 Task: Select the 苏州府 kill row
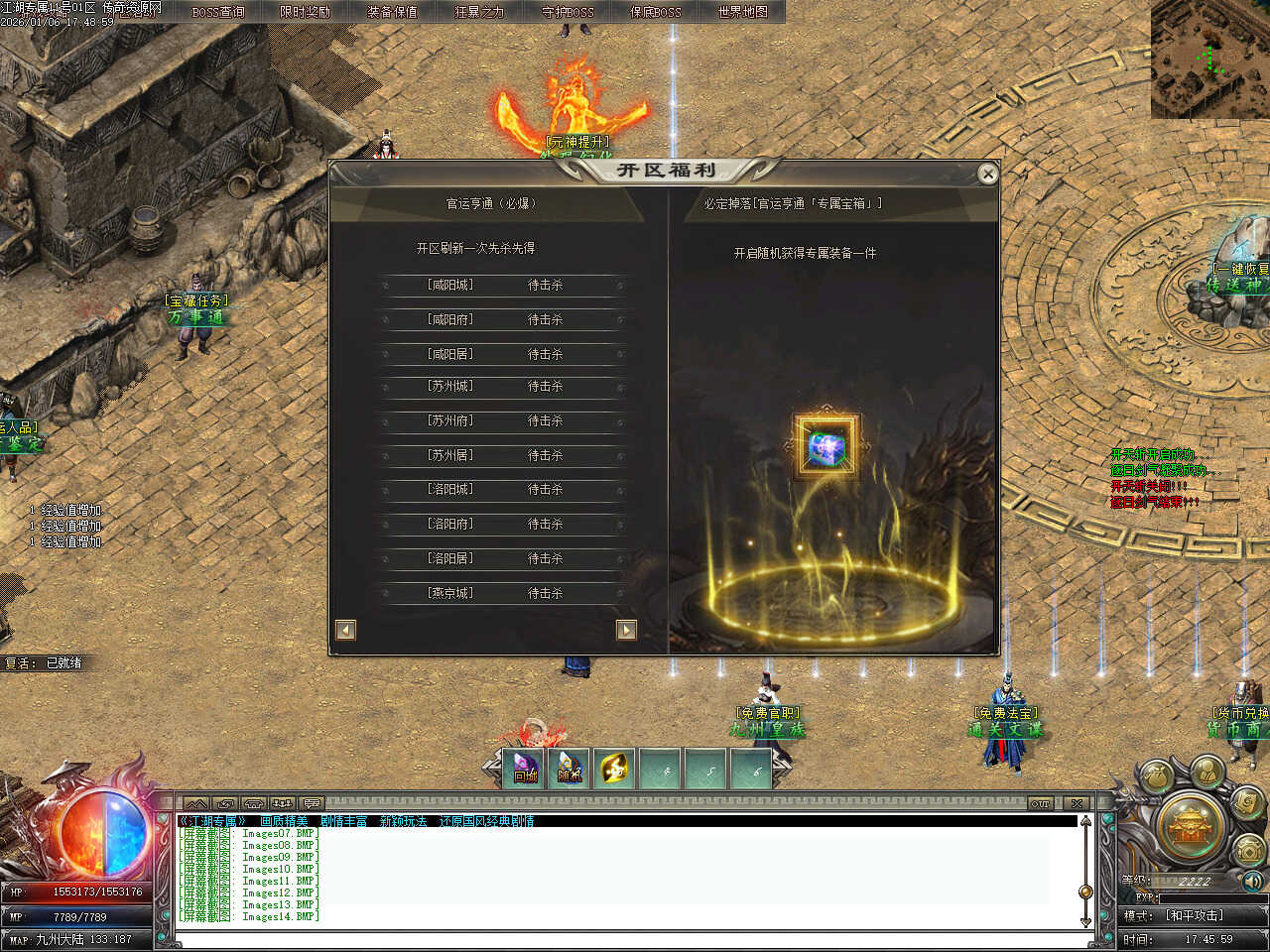[501, 420]
